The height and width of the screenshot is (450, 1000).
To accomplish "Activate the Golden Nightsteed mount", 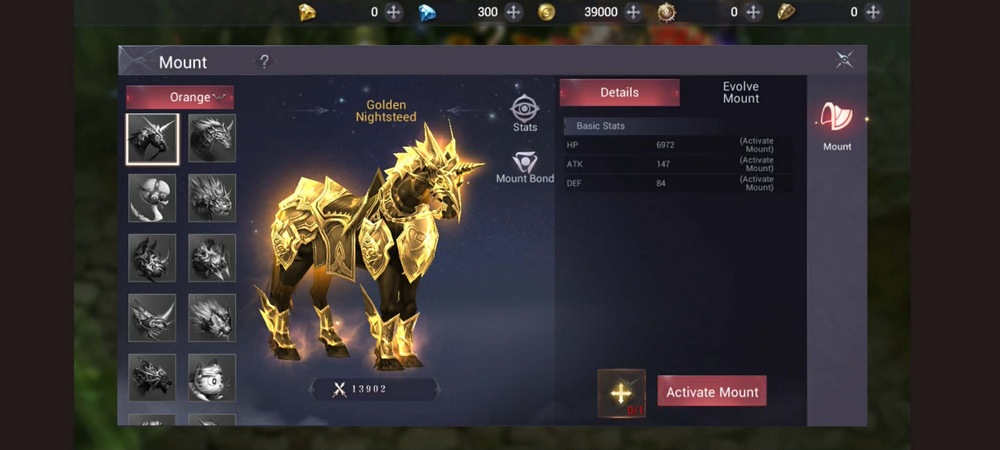I will click(712, 392).
